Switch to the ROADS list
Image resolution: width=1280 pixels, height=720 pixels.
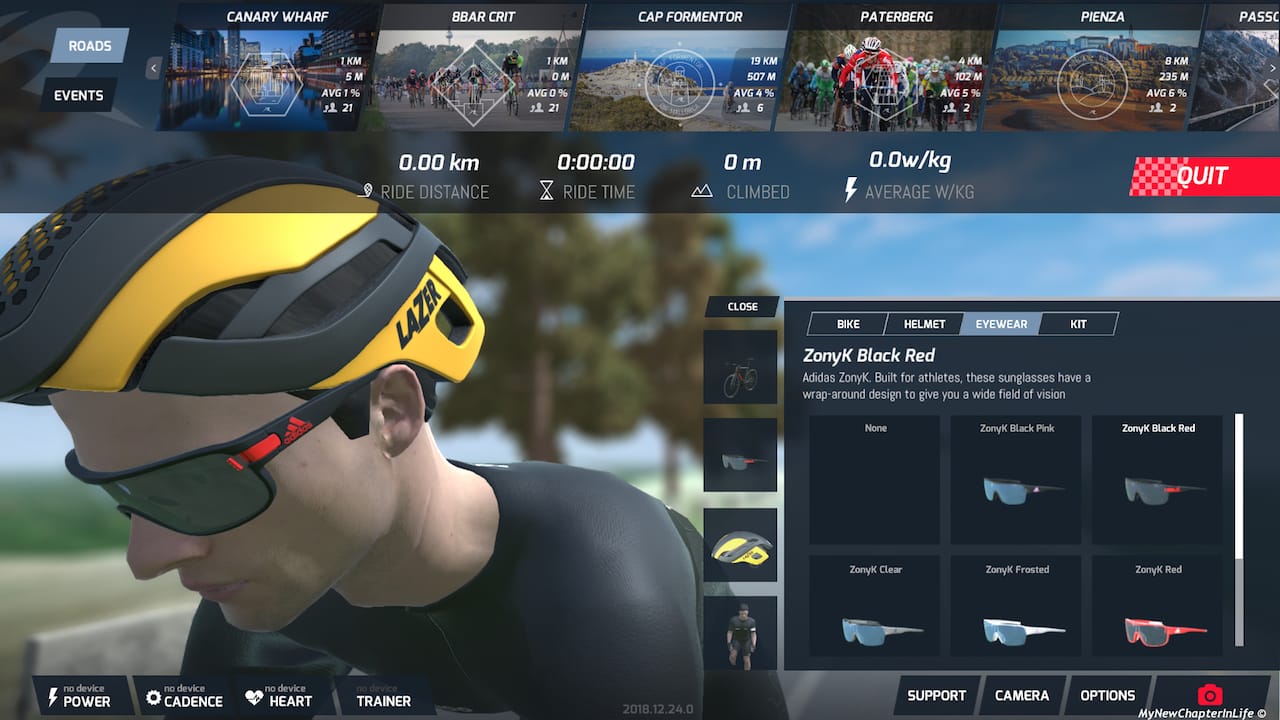[89, 46]
